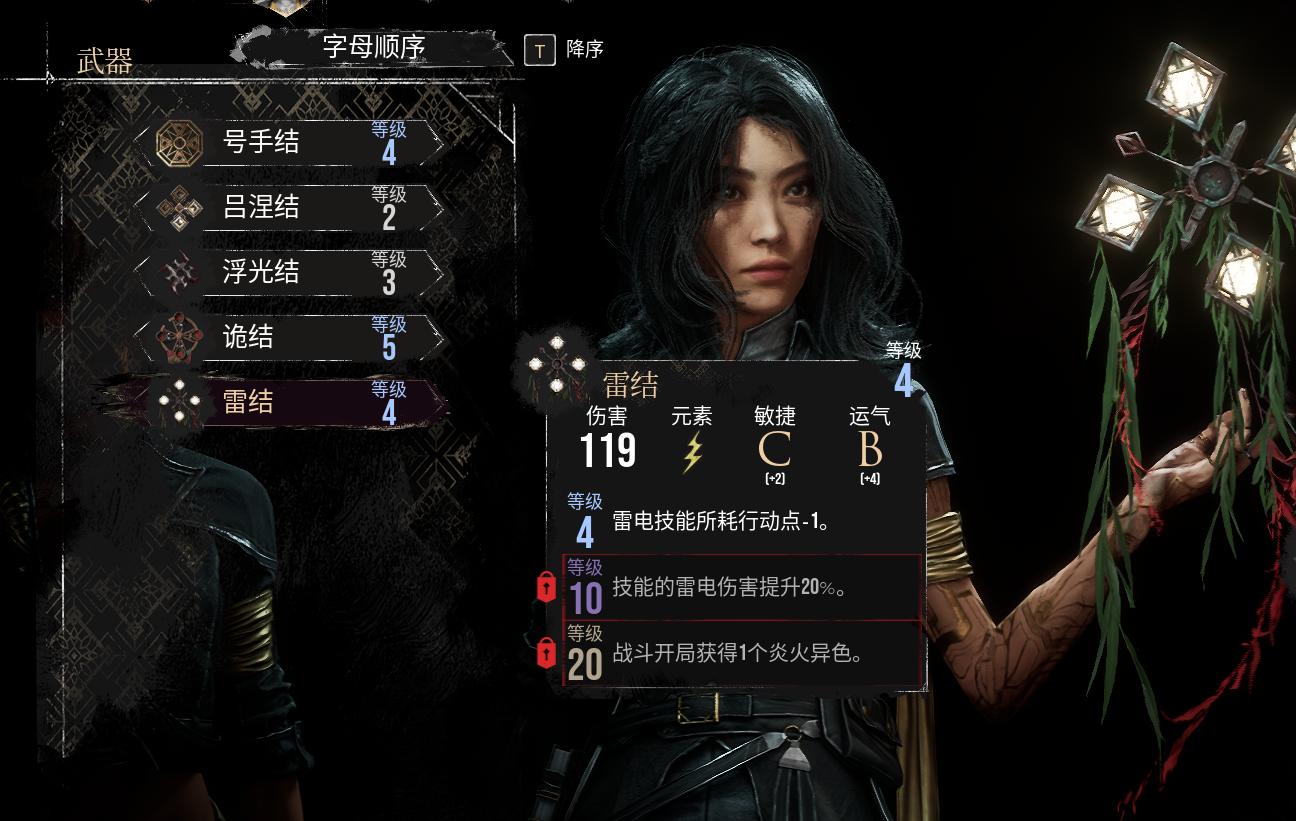The height and width of the screenshot is (821, 1296).
Task: Open the 字母顺序 sort order selector
Action: tap(374, 47)
